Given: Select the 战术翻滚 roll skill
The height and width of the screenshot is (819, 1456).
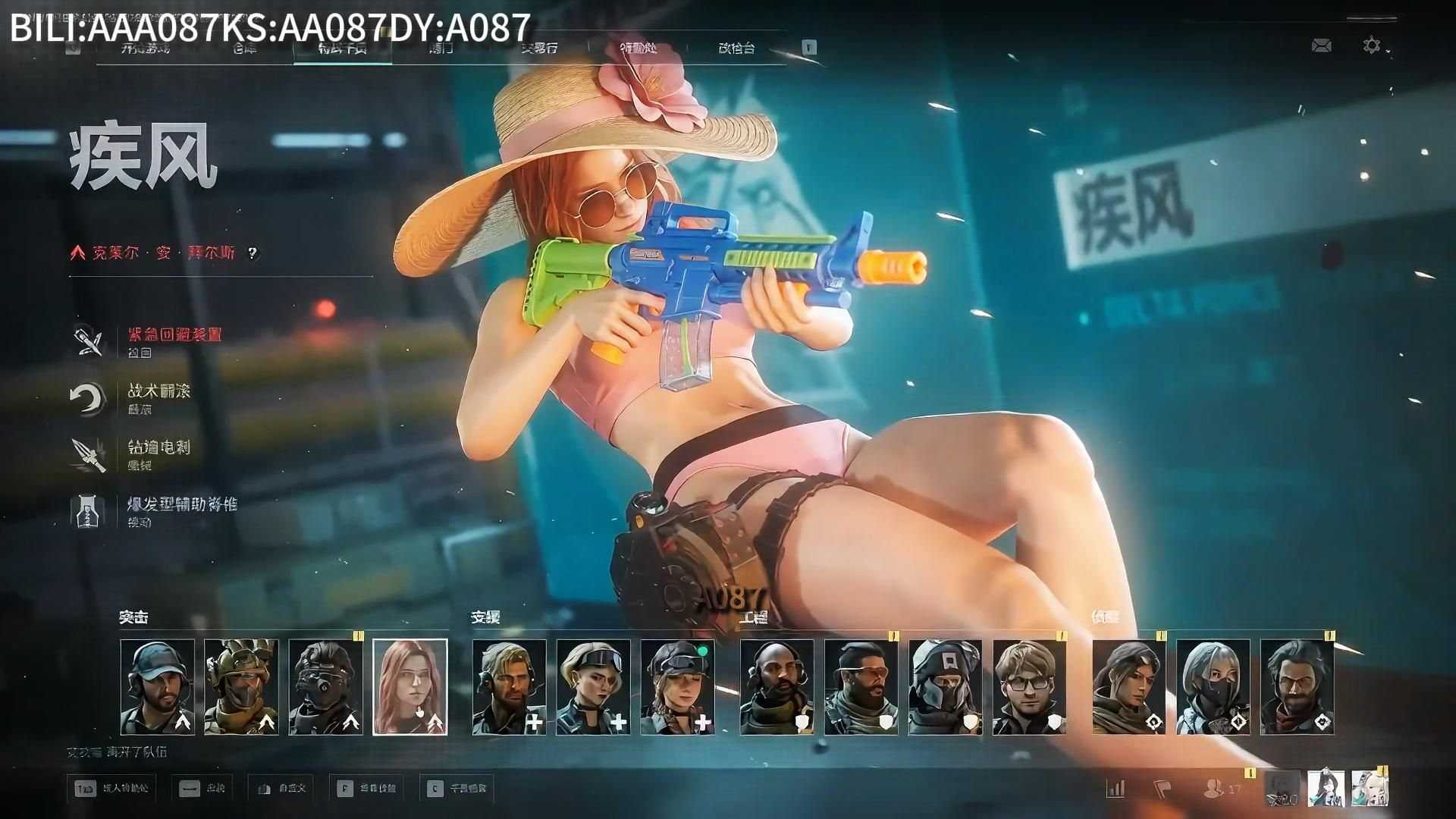Looking at the screenshot, I should 159,391.
